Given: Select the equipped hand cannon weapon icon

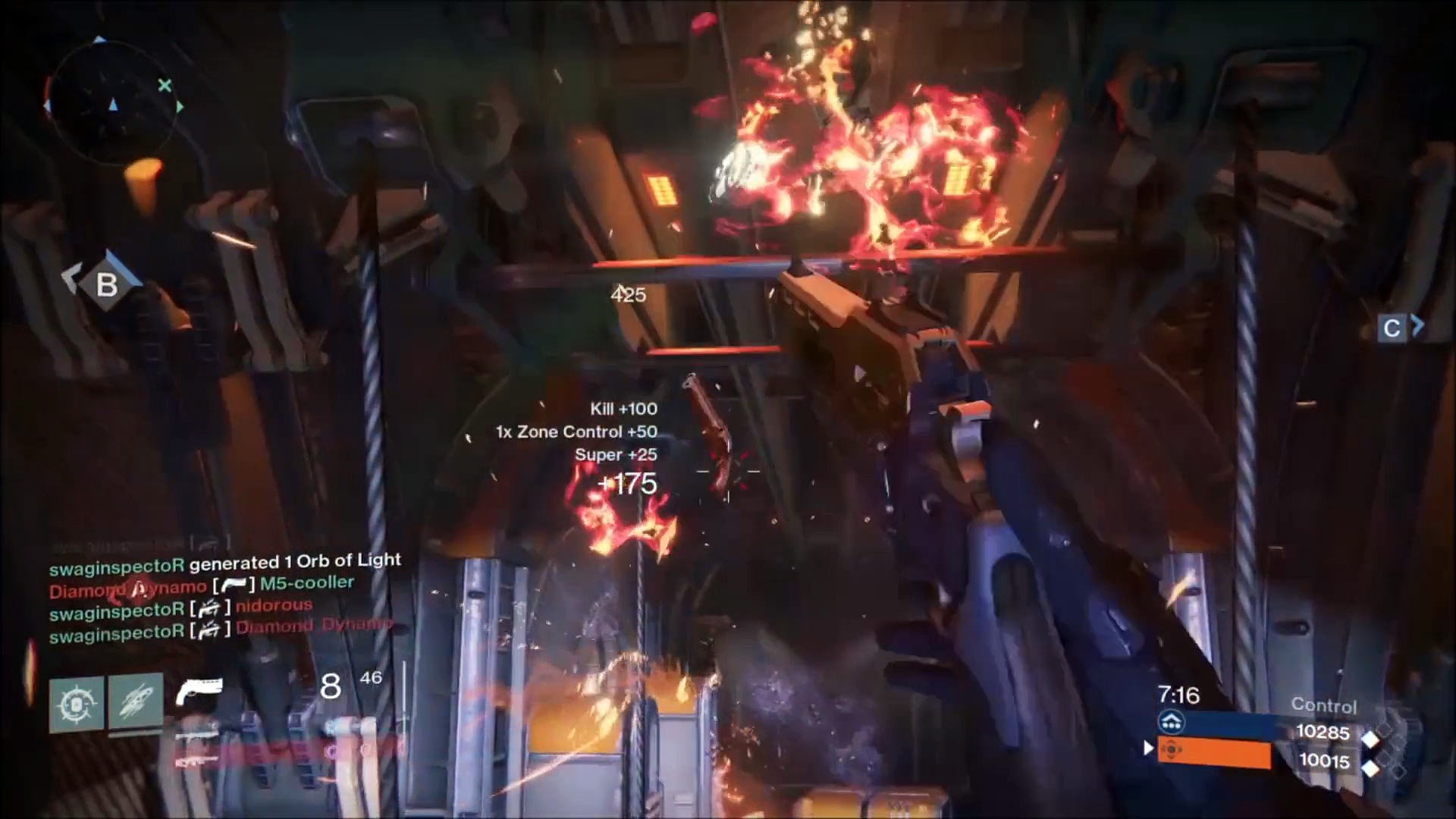Looking at the screenshot, I should click(199, 689).
